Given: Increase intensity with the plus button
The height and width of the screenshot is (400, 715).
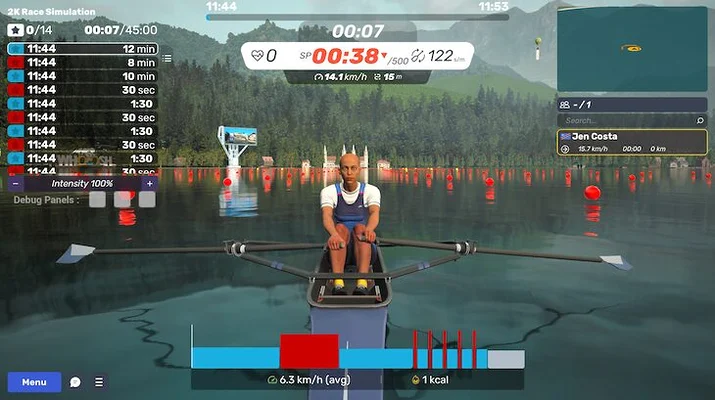Looking at the screenshot, I should [150, 184].
